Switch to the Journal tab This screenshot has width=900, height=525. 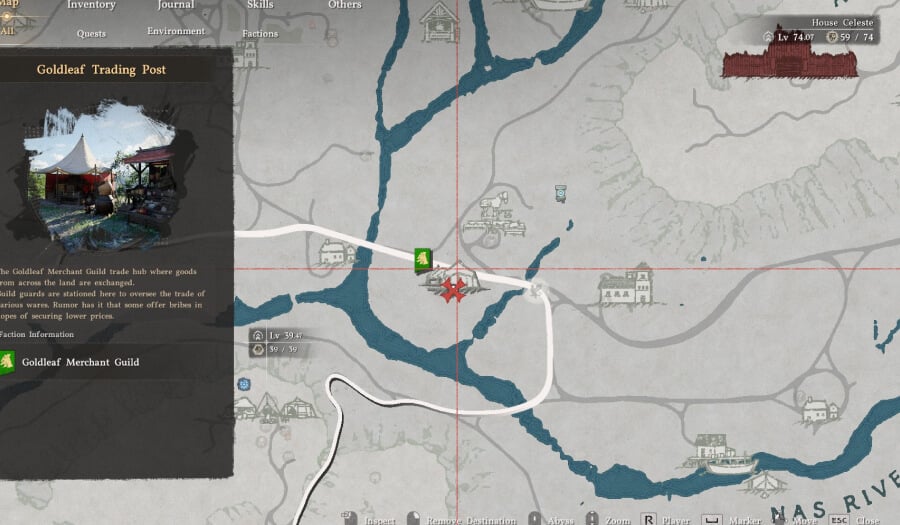pos(175,5)
